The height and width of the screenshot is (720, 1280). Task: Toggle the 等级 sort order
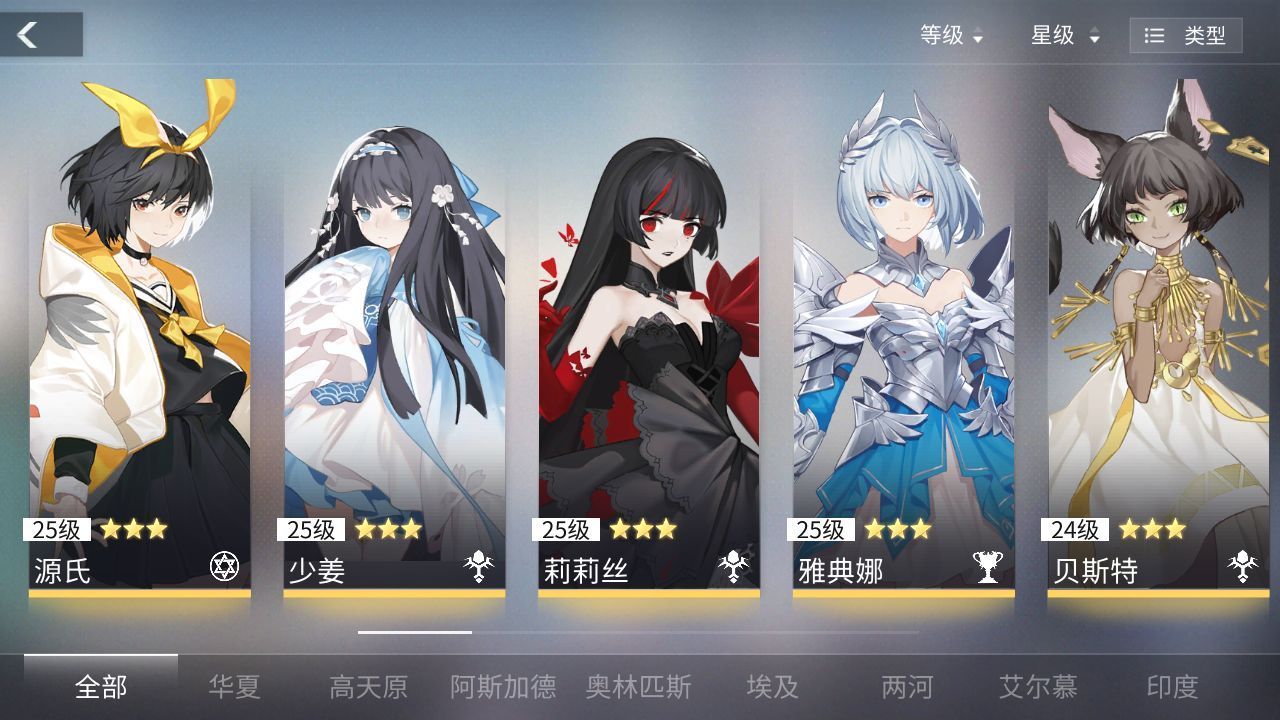pyautogui.click(x=947, y=36)
